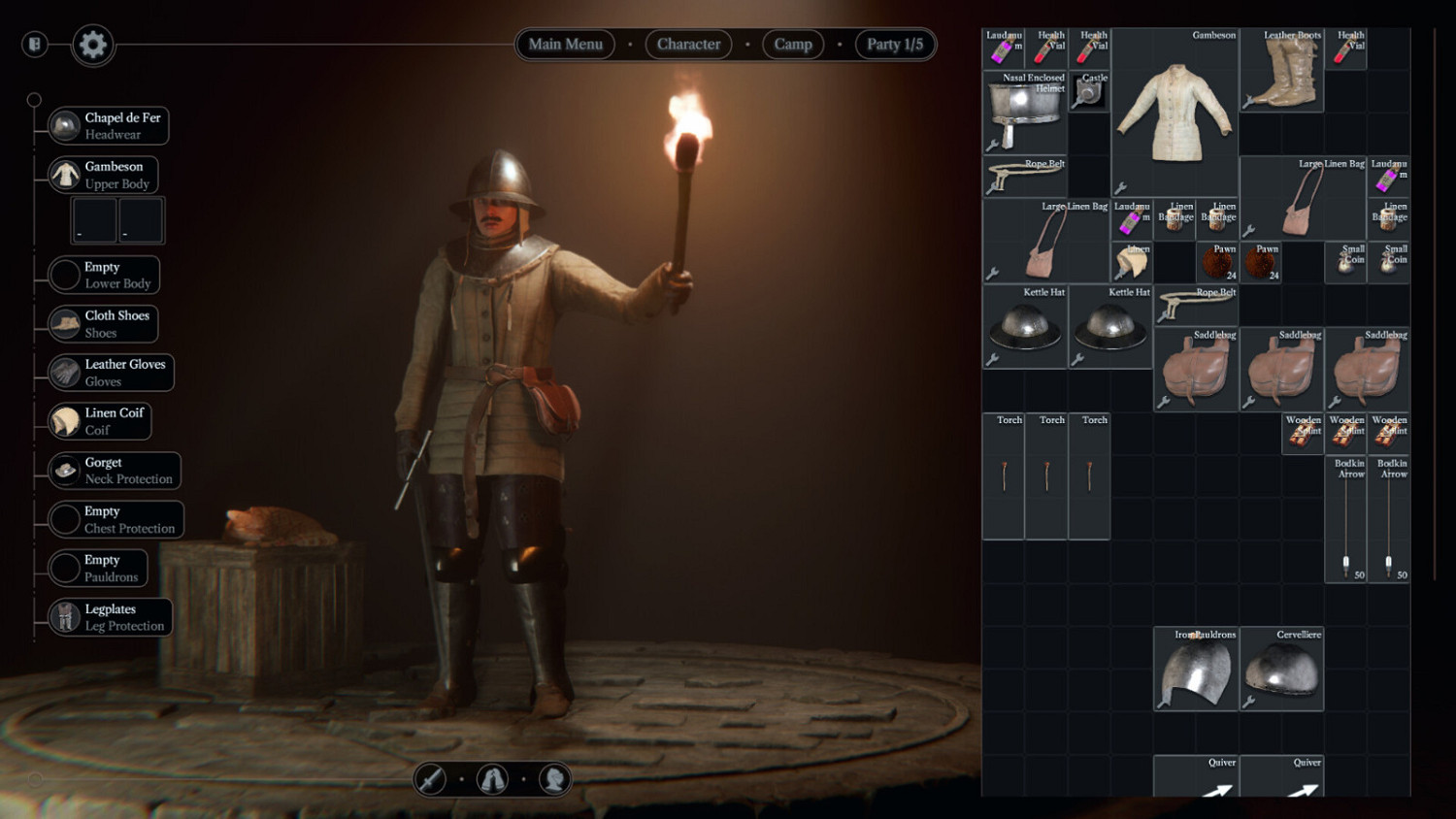1456x819 pixels.
Task: Open the empty Chest Protection slot
Action: click(x=116, y=519)
